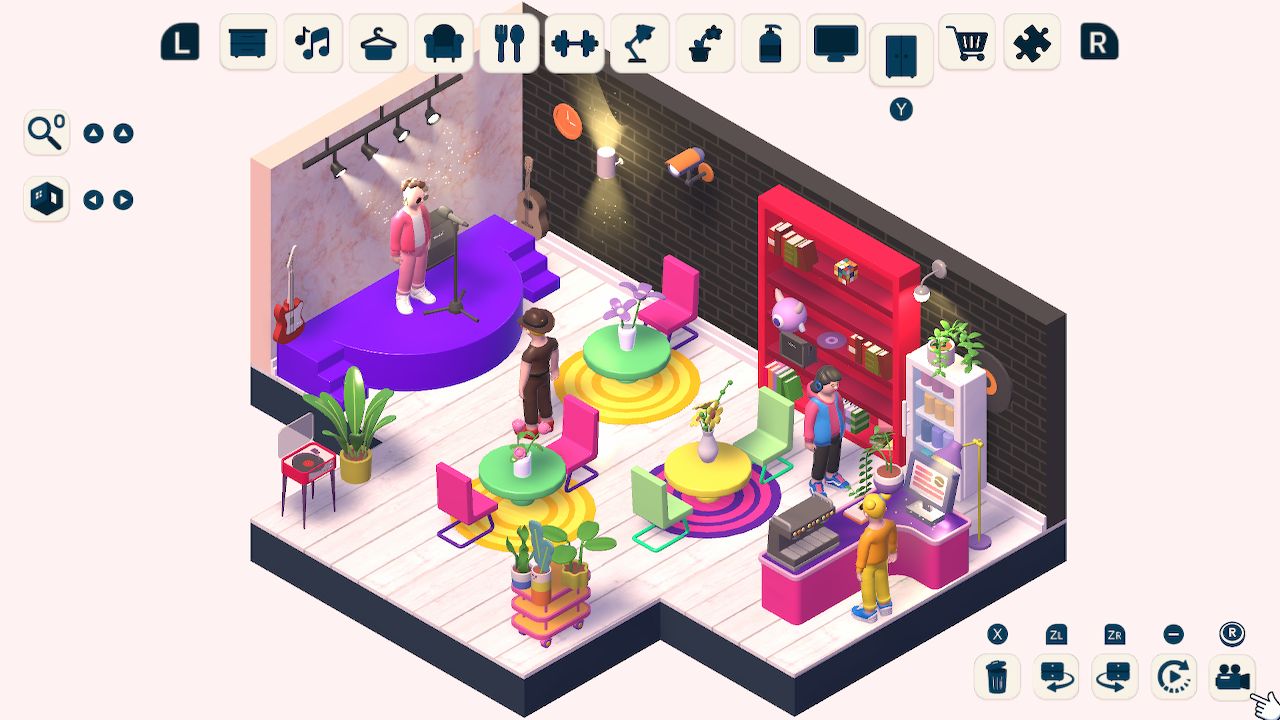
Task: Cycle the zoom level magnifier
Action: 46,131
